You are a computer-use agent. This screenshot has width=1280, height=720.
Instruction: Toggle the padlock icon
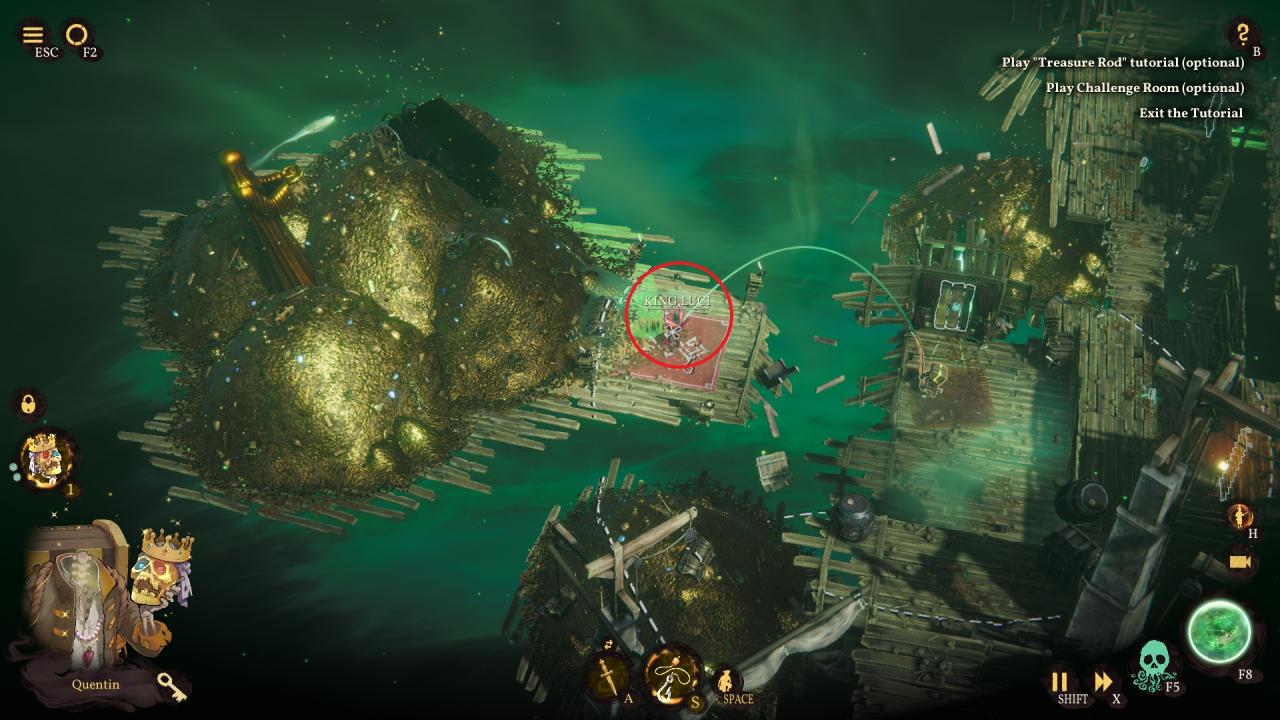(29, 404)
